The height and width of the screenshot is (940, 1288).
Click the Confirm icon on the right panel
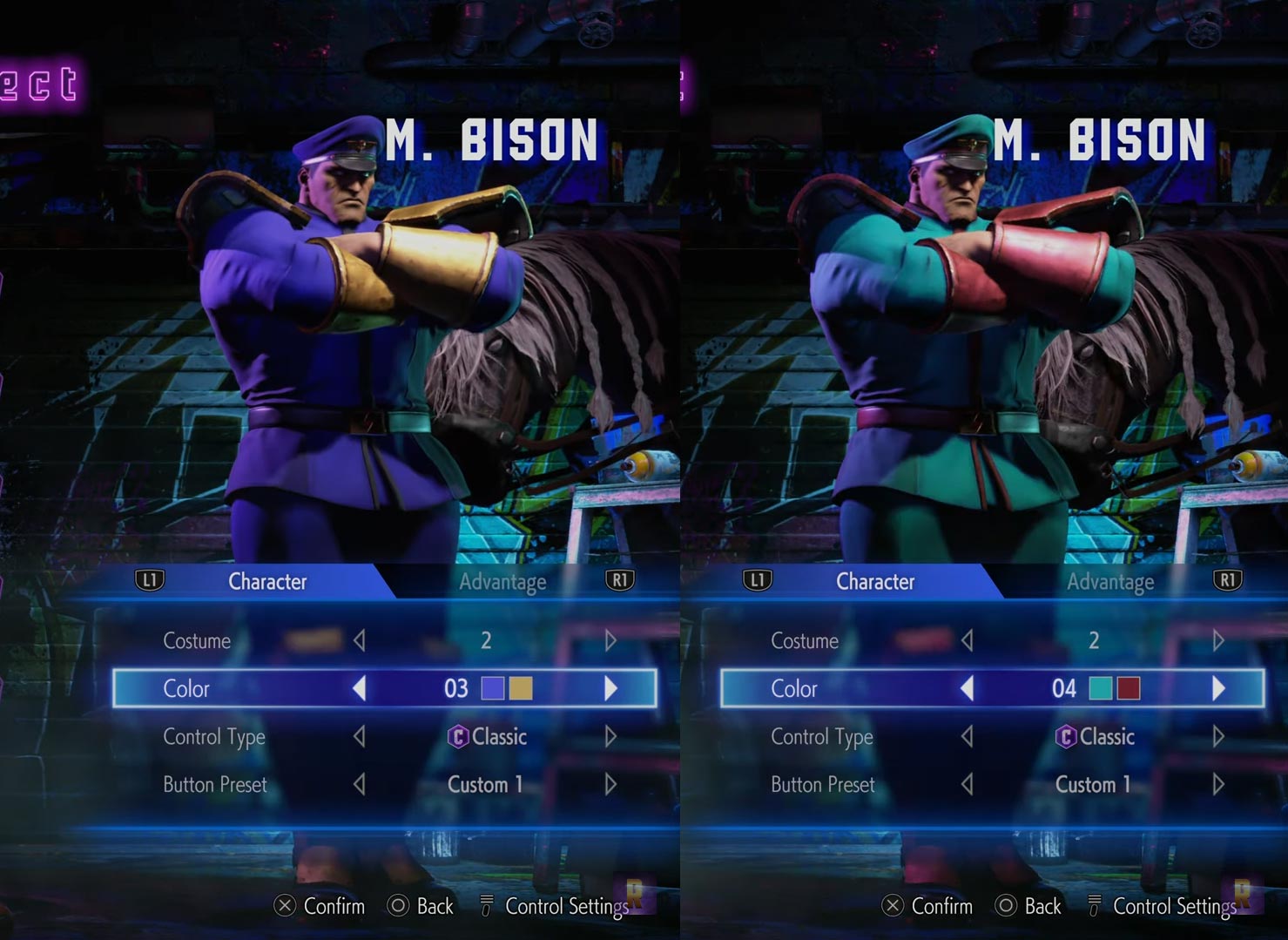891,906
